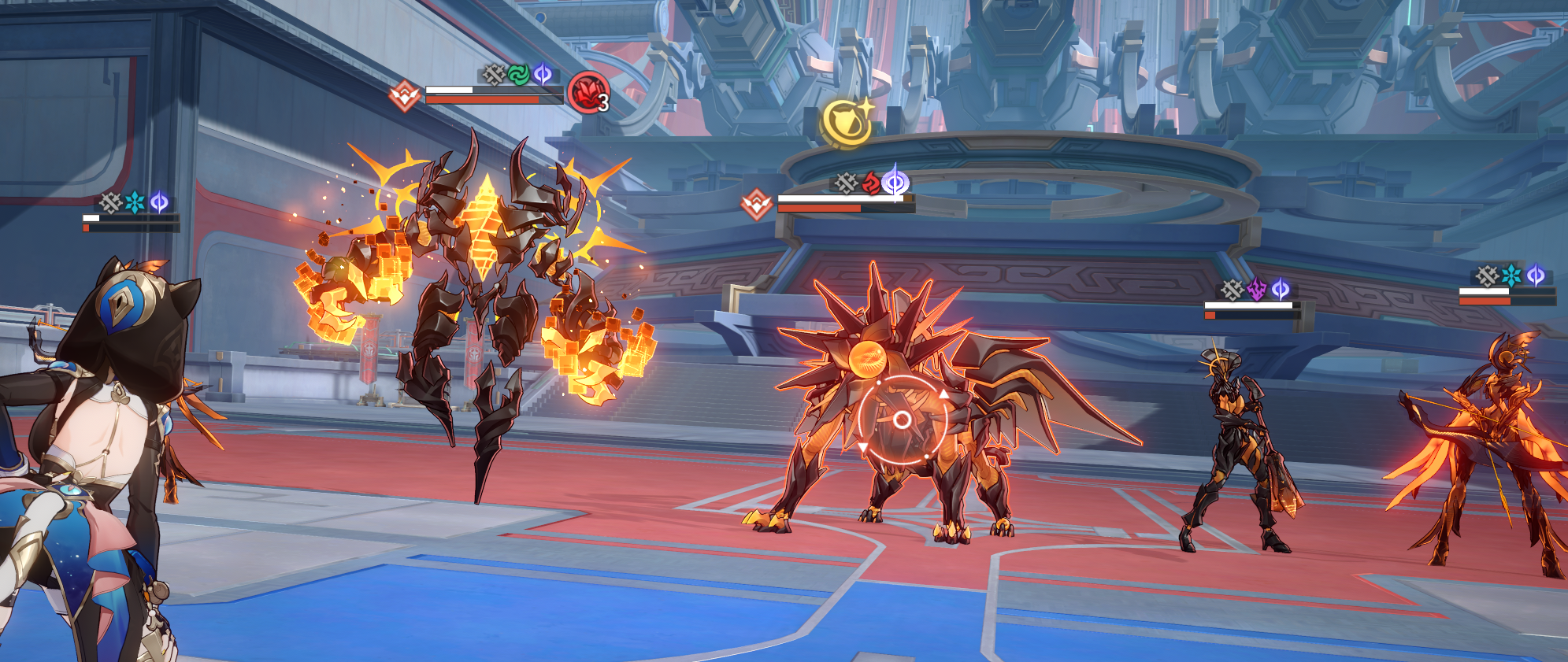Click the golden cat coin marker

[845, 122]
